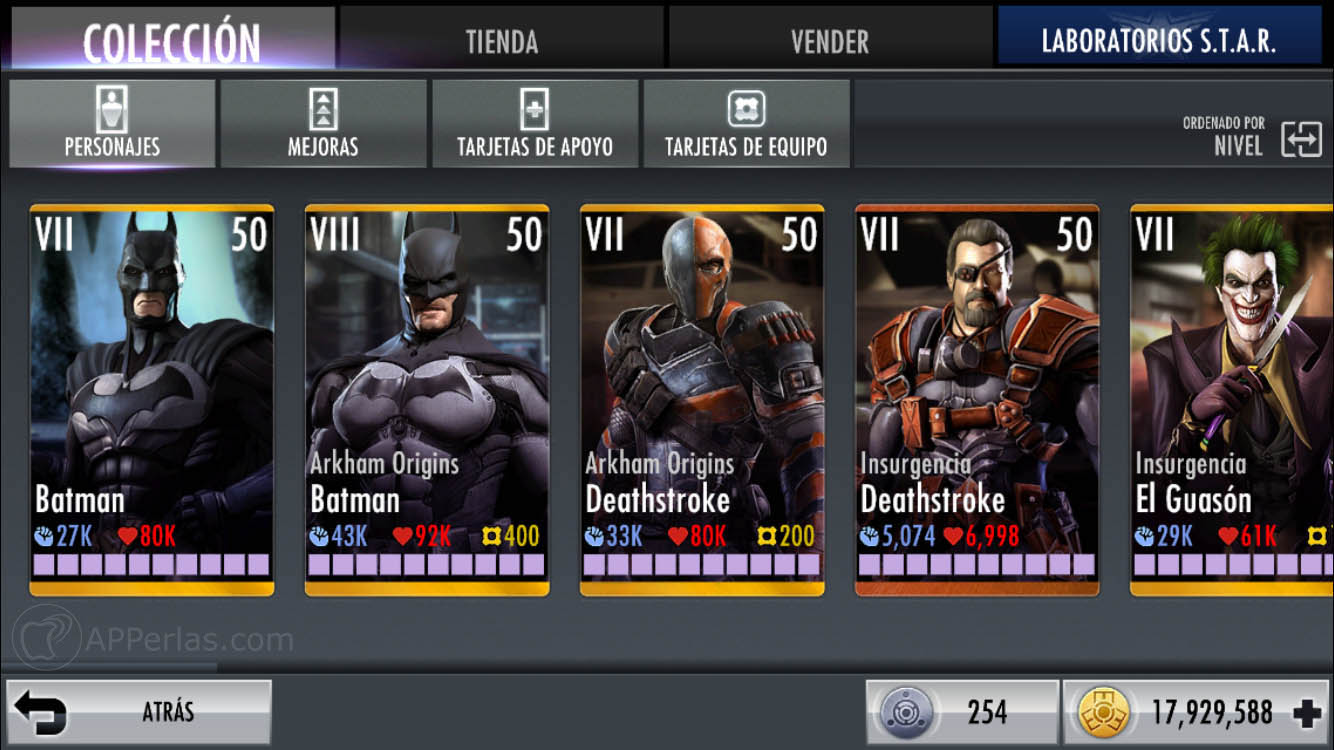Click the sort direction swap icon near Nivel
This screenshot has width=1334, height=750.
(1300, 140)
